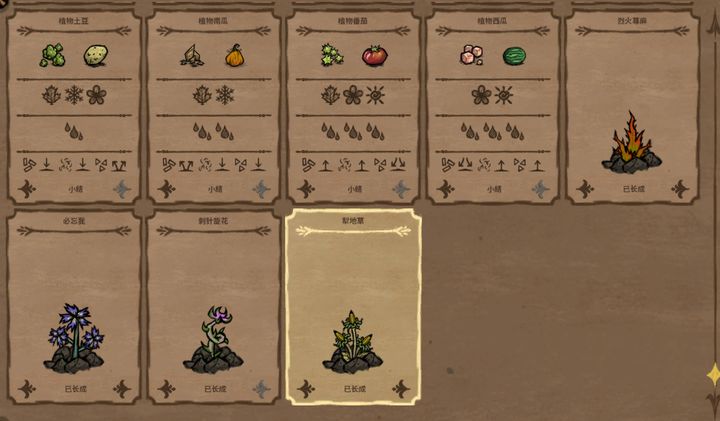The image size is (720, 421).
Task: Show previous growth stage on pumpkin card
Action: point(167,188)
